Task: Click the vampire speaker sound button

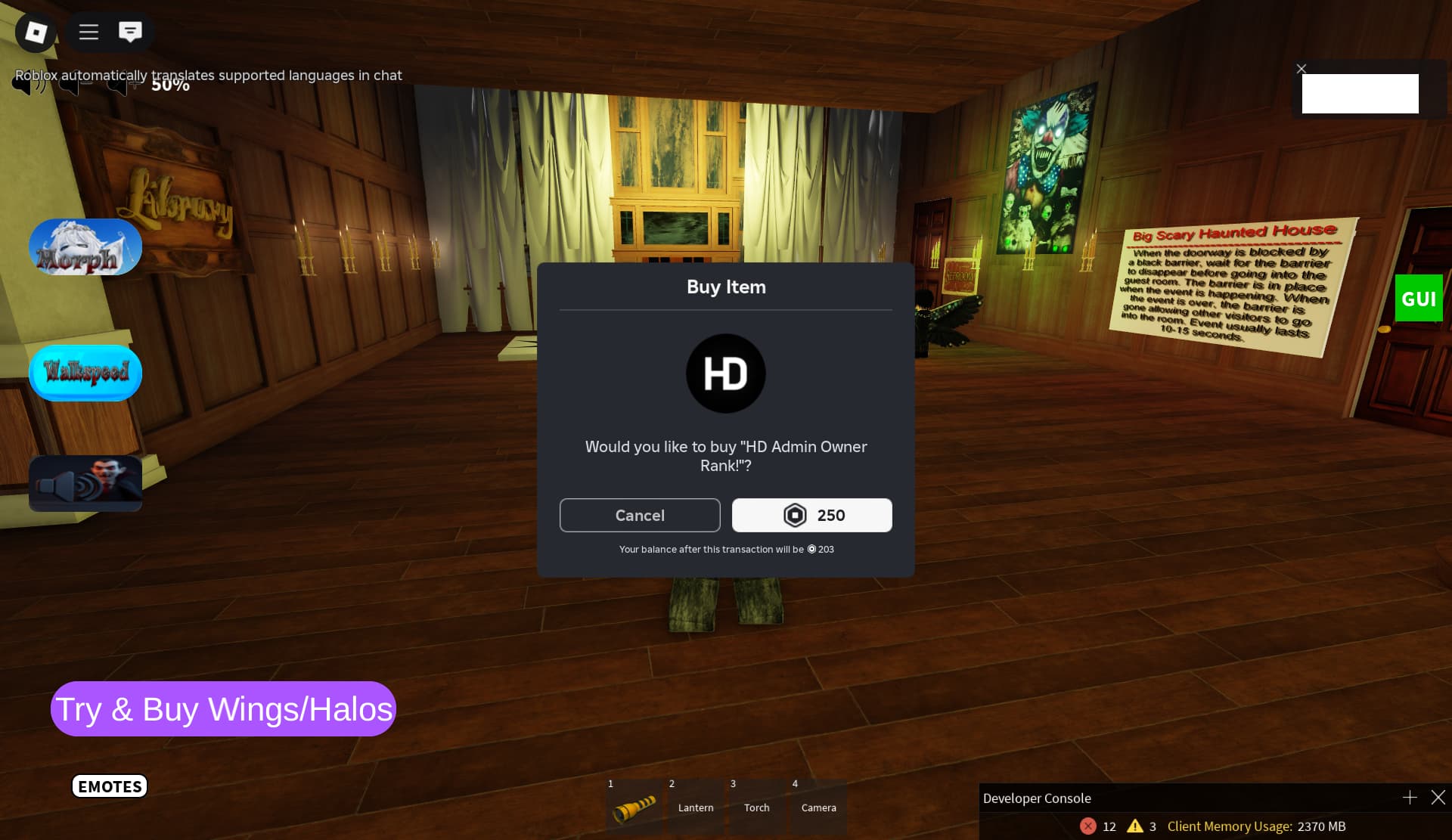Action: (x=85, y=483)
